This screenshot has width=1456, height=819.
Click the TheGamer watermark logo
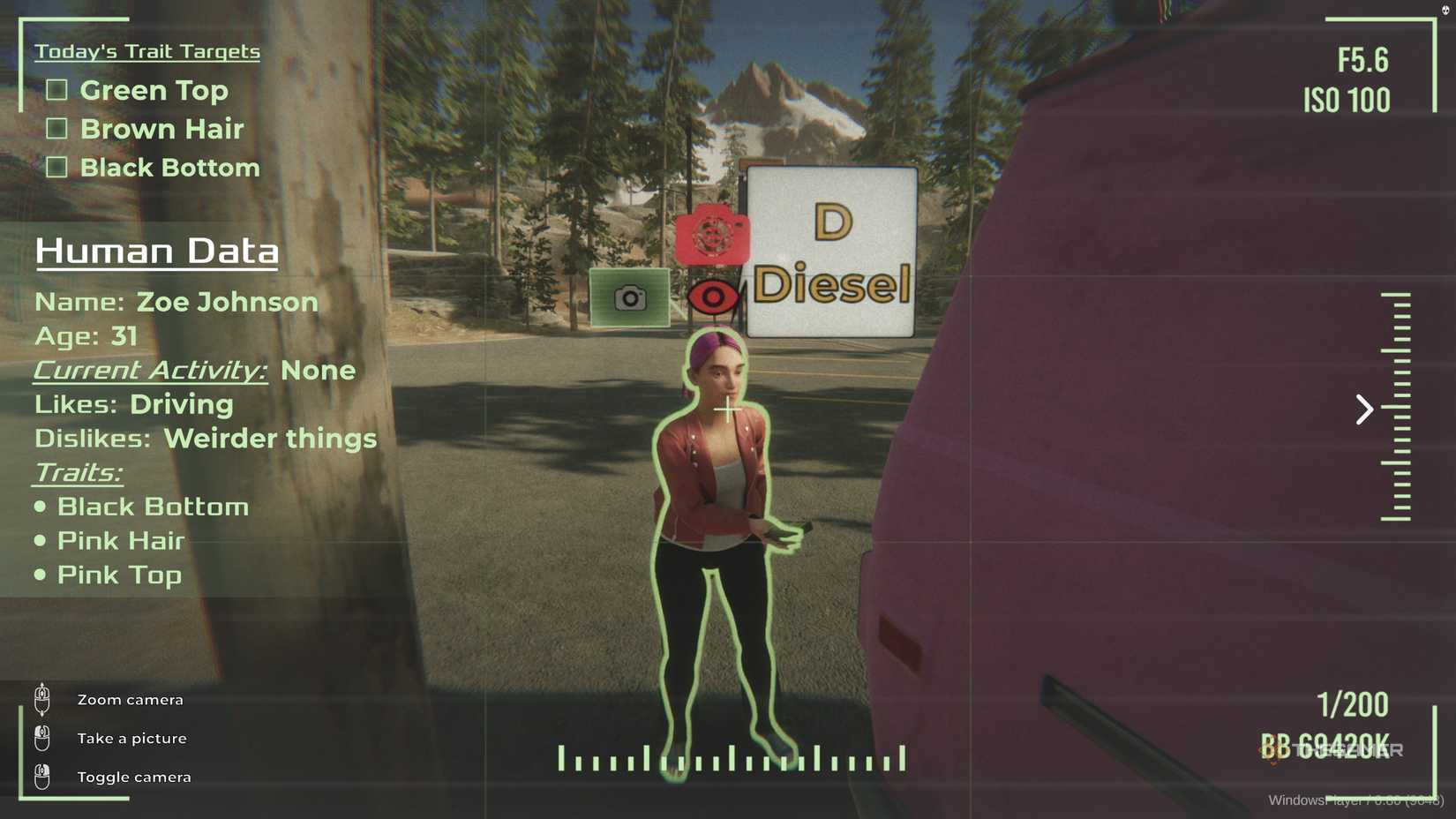(1332, 750)
